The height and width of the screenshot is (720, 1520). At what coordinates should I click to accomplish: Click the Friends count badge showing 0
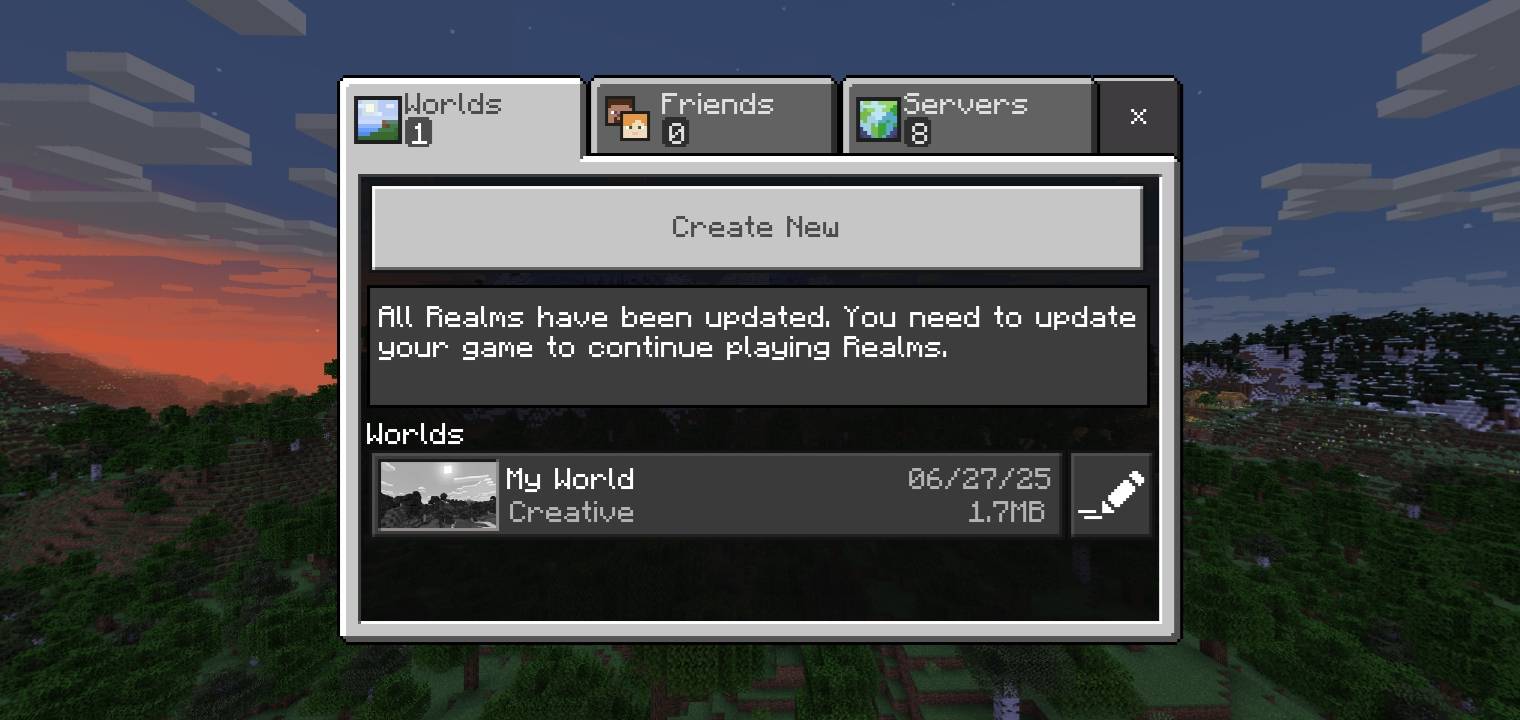676,132
